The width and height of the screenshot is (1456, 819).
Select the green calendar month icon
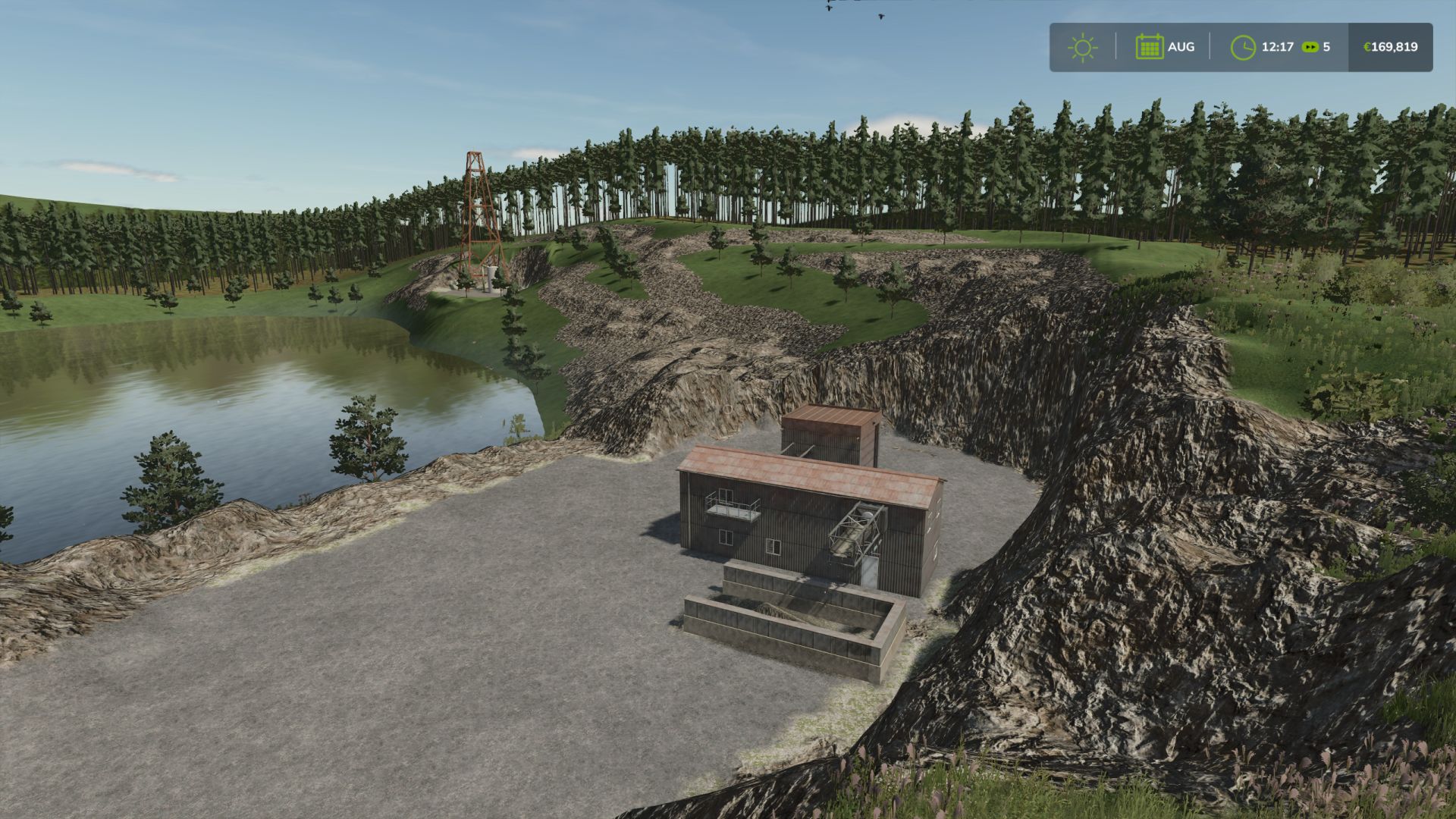(1149, 47)
